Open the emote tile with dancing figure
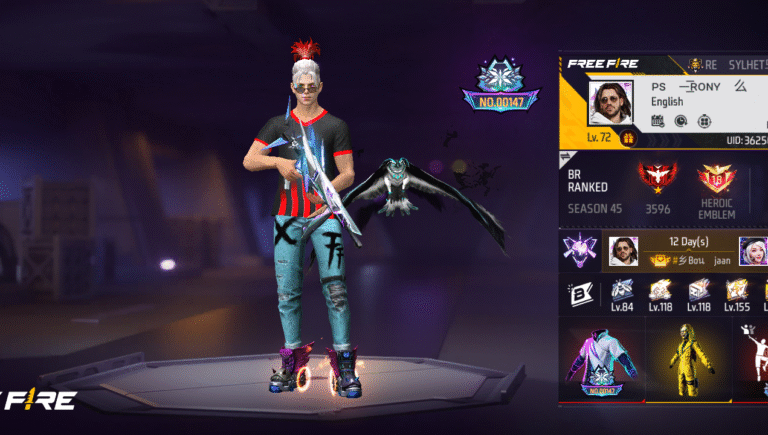Viewport: 768px width, 435px height. [755, 365]
